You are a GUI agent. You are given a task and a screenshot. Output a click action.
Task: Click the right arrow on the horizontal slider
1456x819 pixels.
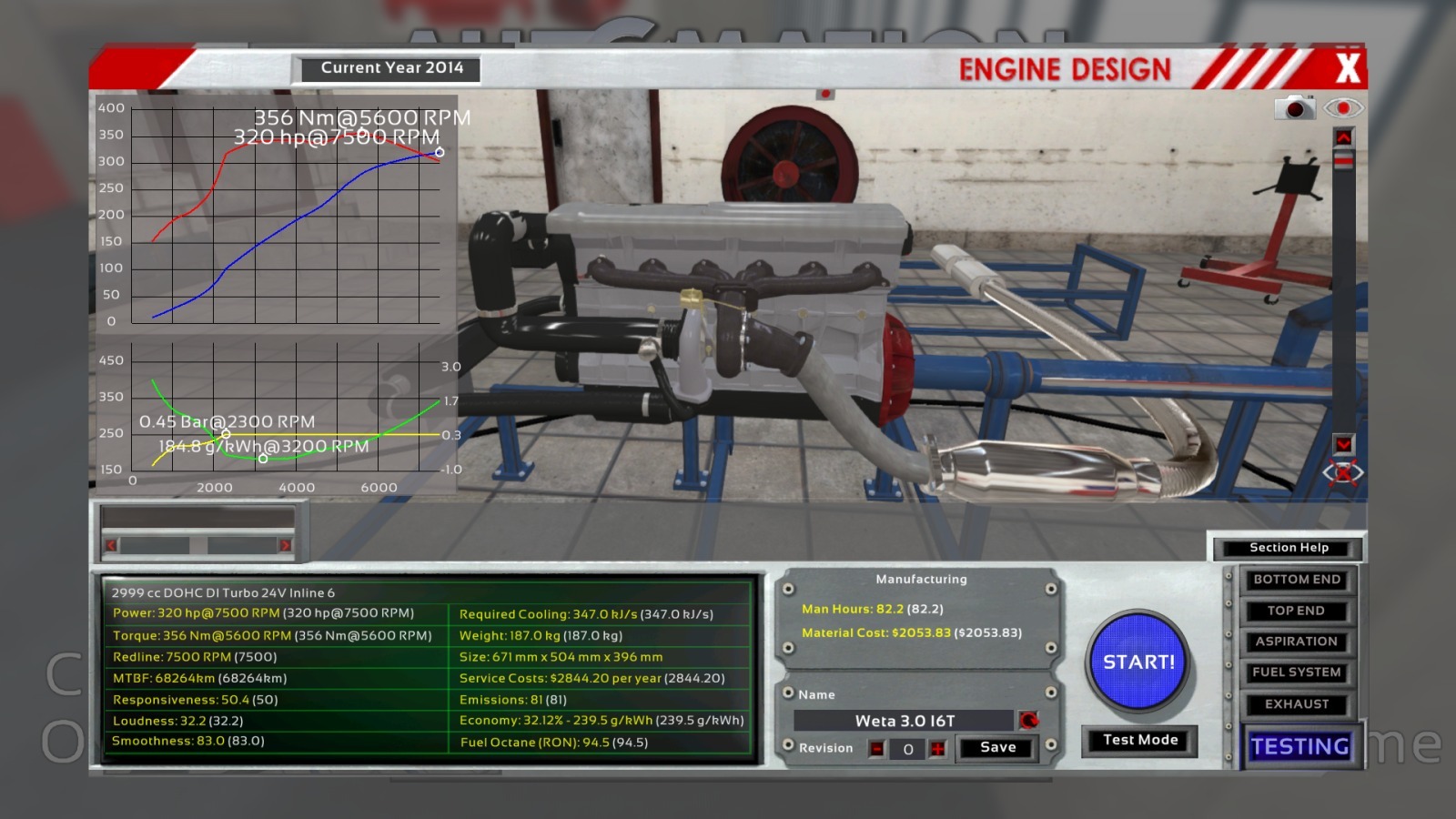(285, 545)
